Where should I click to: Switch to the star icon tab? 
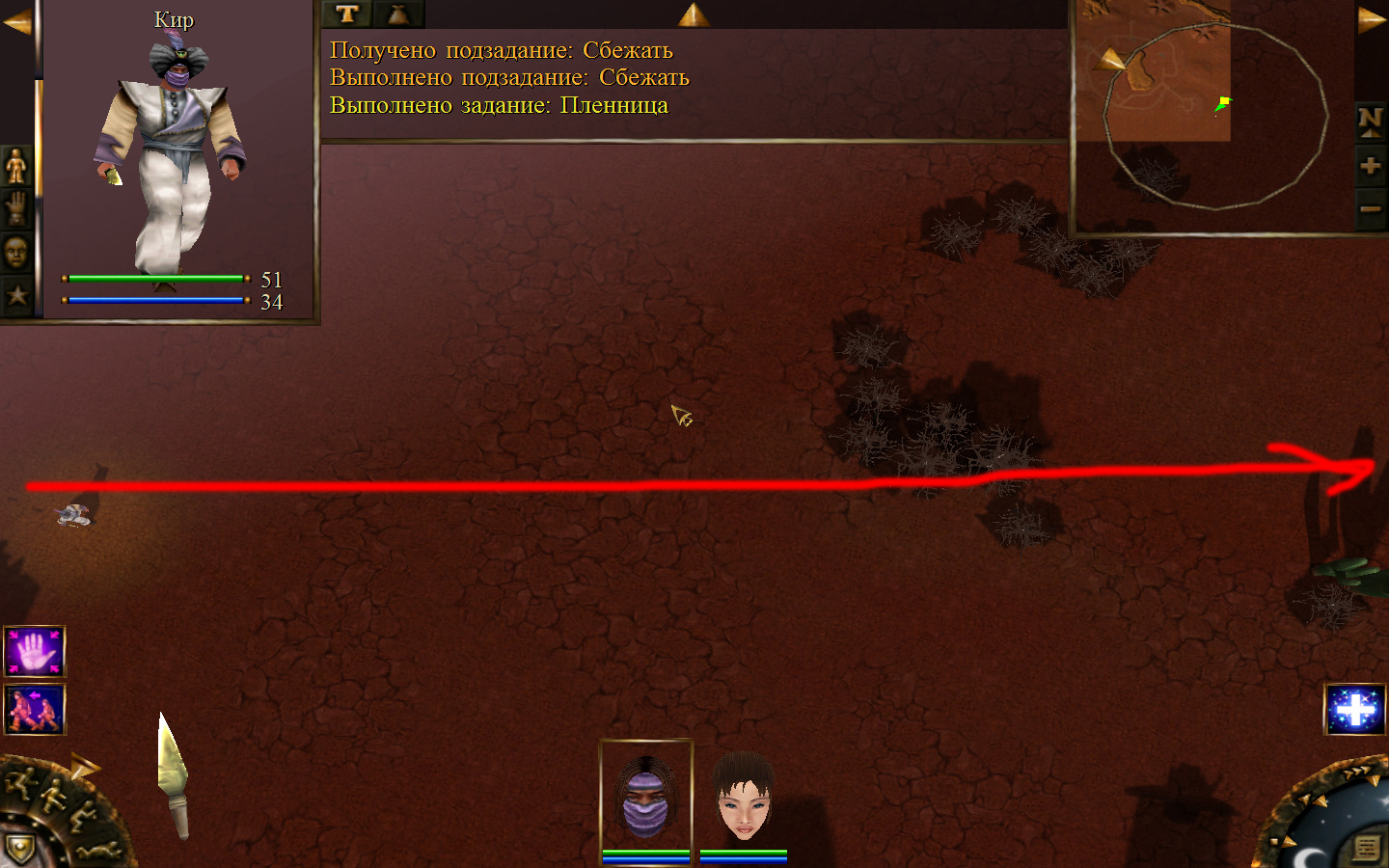tap(16, 294)
